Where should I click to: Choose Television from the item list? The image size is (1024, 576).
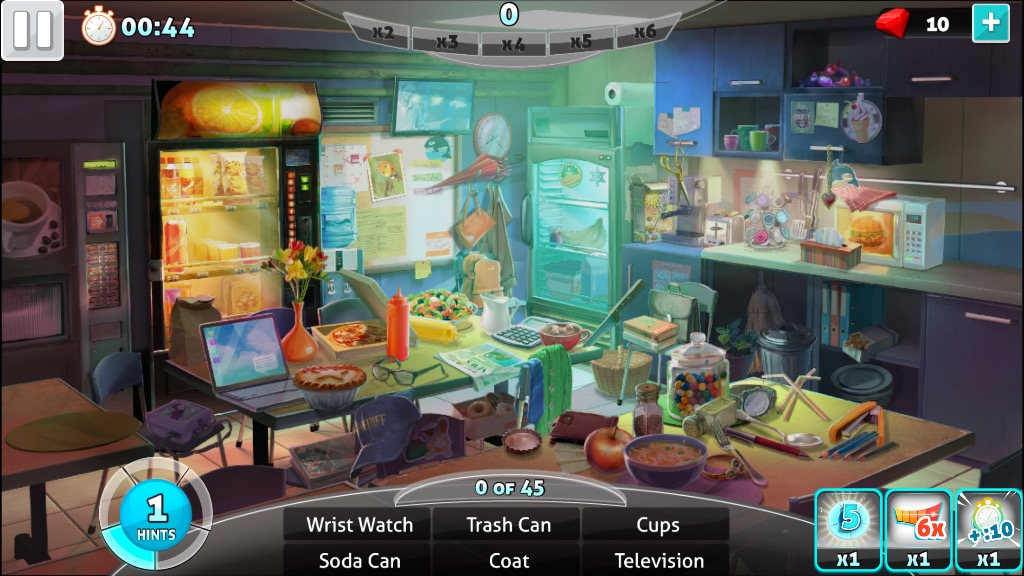tap(658, 560)
